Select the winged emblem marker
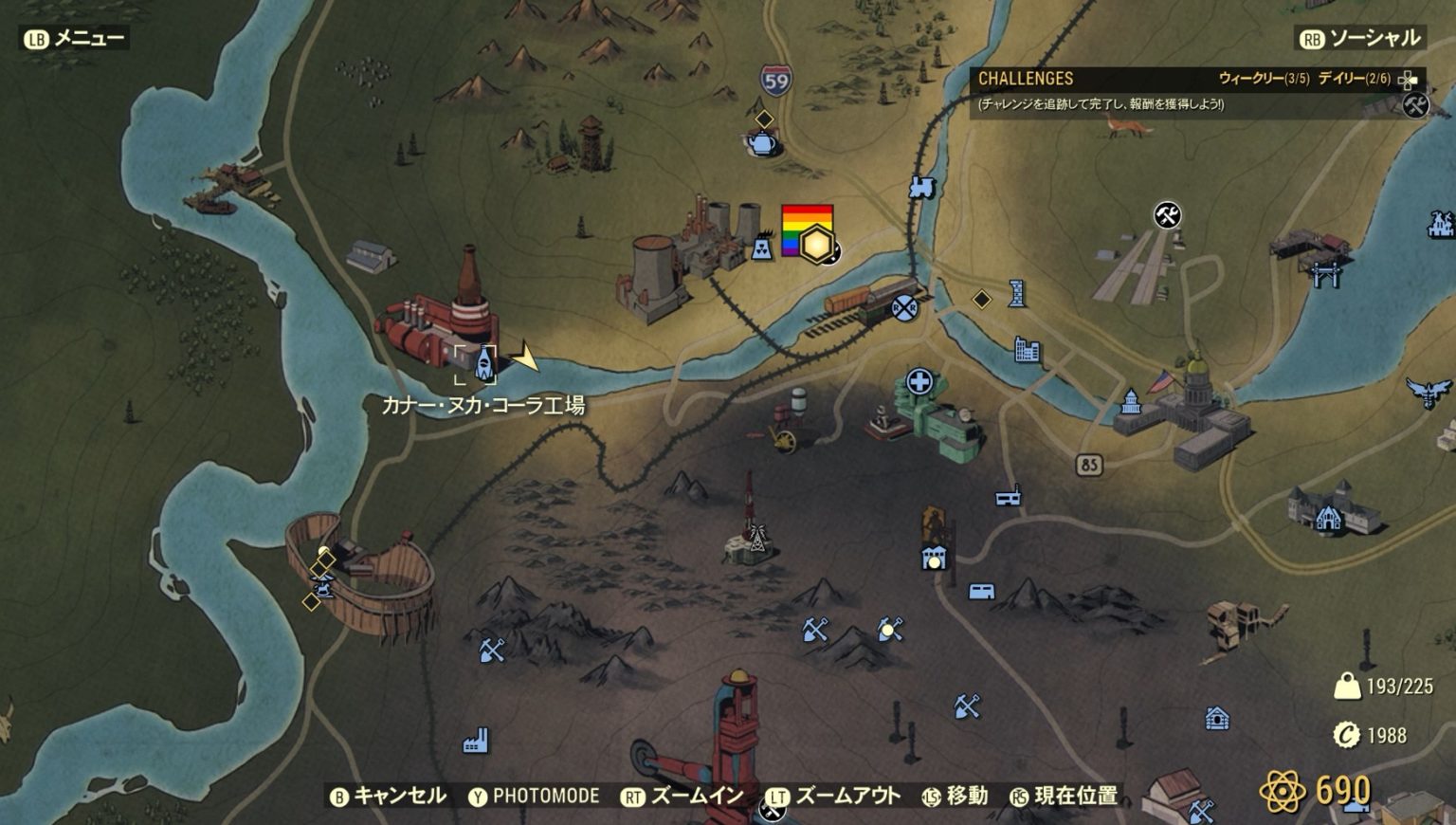The width and height of the screenshot is (1456, 825). (x=1429, y=391)
